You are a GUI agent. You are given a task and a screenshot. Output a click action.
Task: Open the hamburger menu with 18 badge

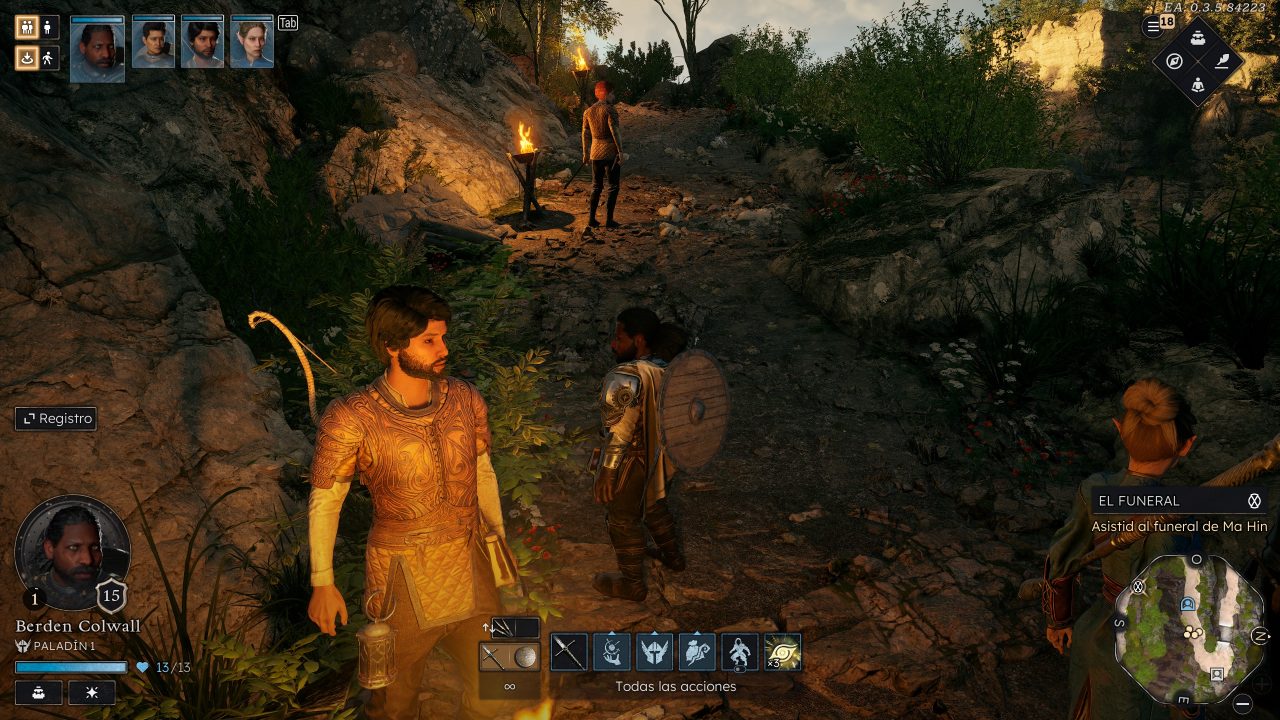[1154, 27]
